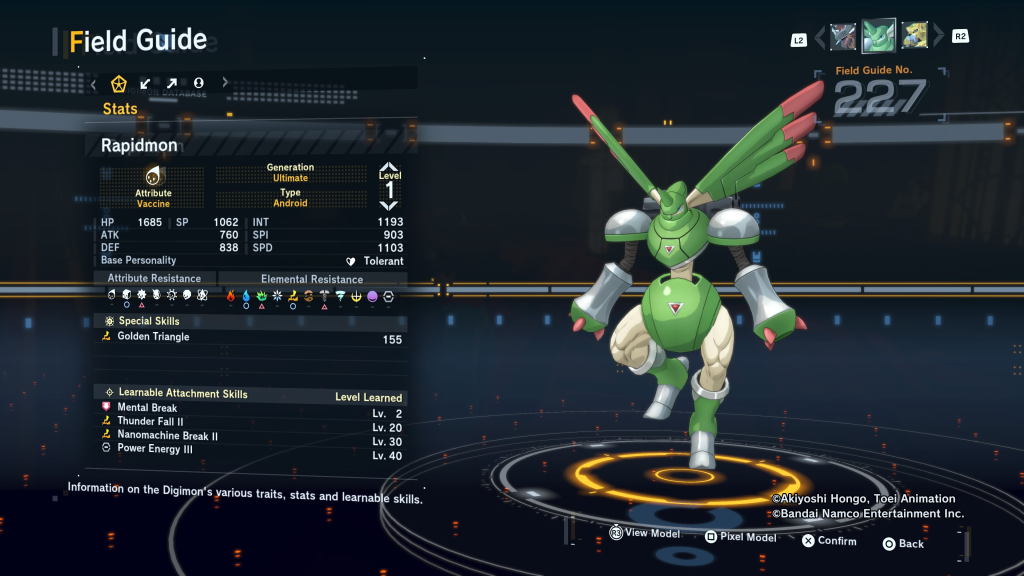Go to previous entry with left chevron by thumbnails
The width and height of the screenshot is (1024, 576).
point(820,38)
